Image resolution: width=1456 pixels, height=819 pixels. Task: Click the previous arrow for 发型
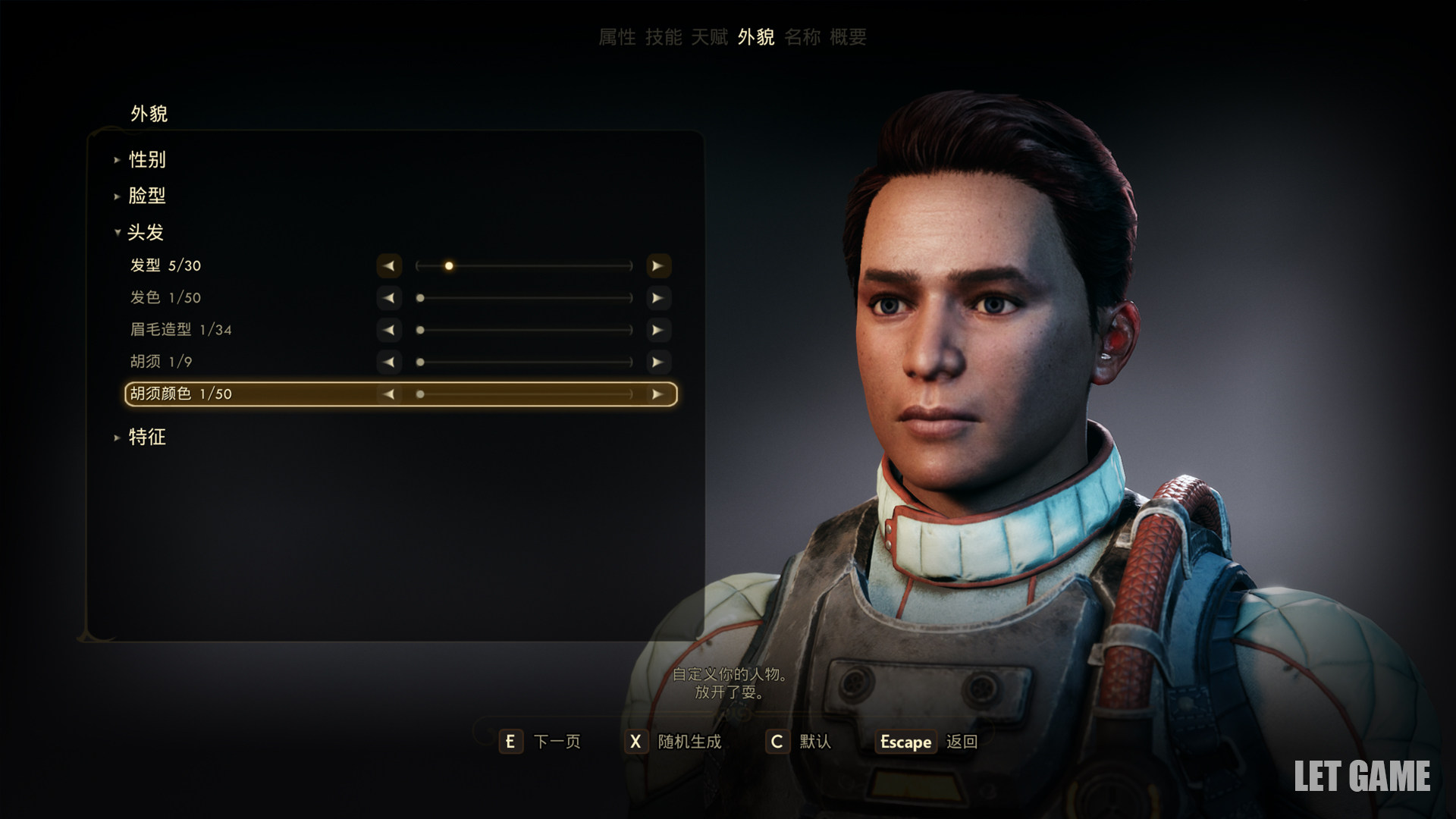pyautogui.click(x=389, y=266)
